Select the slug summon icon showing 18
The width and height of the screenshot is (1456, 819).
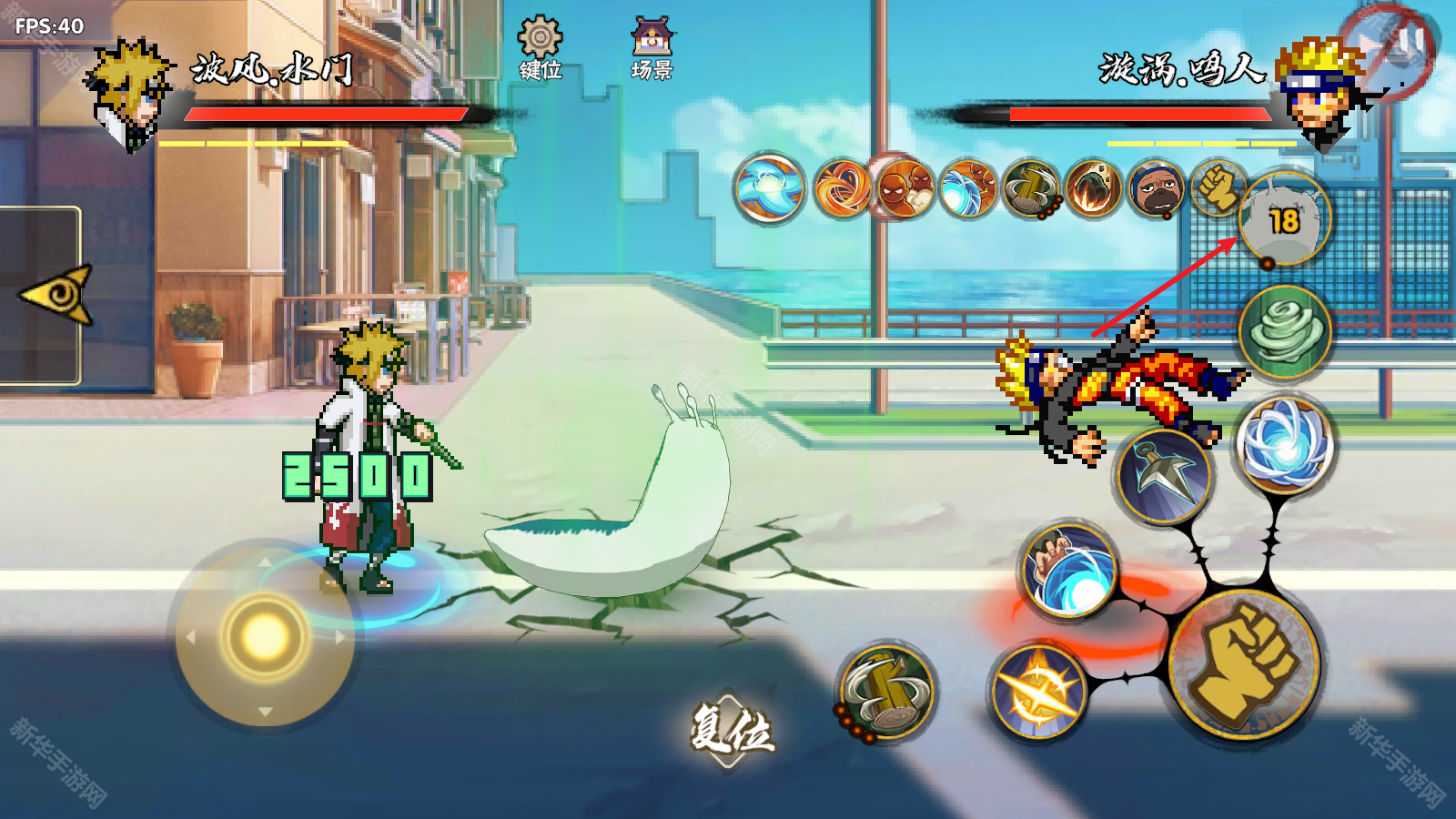tap(1284, 220)
